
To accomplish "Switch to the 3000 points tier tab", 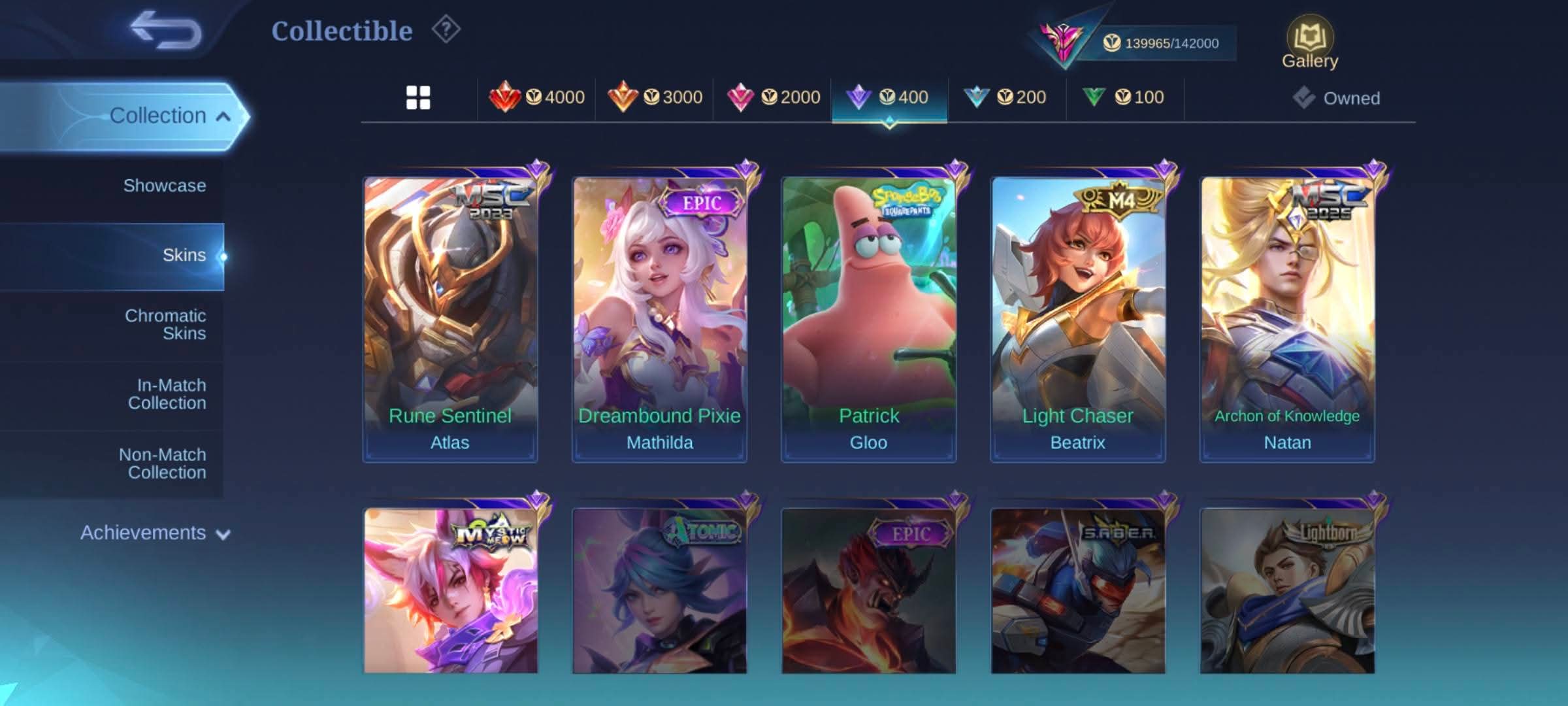I will click(x=655, y=97).
